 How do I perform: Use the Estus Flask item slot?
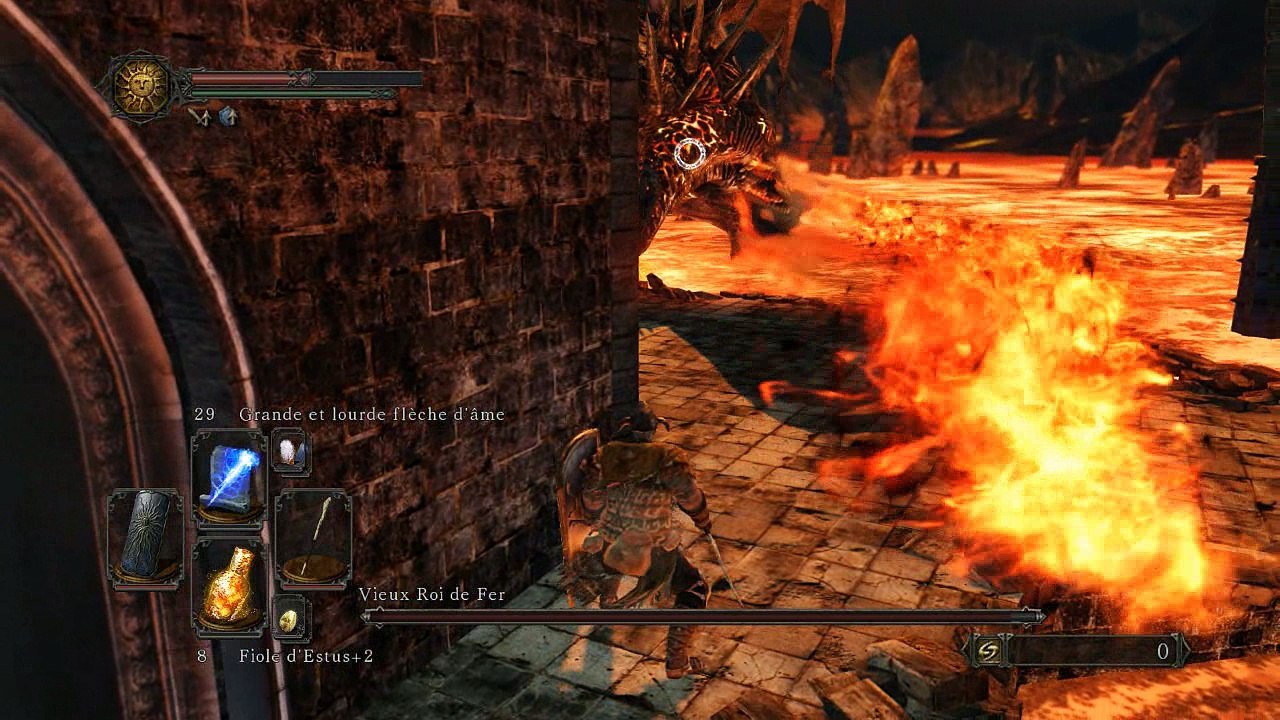(229, 585)
